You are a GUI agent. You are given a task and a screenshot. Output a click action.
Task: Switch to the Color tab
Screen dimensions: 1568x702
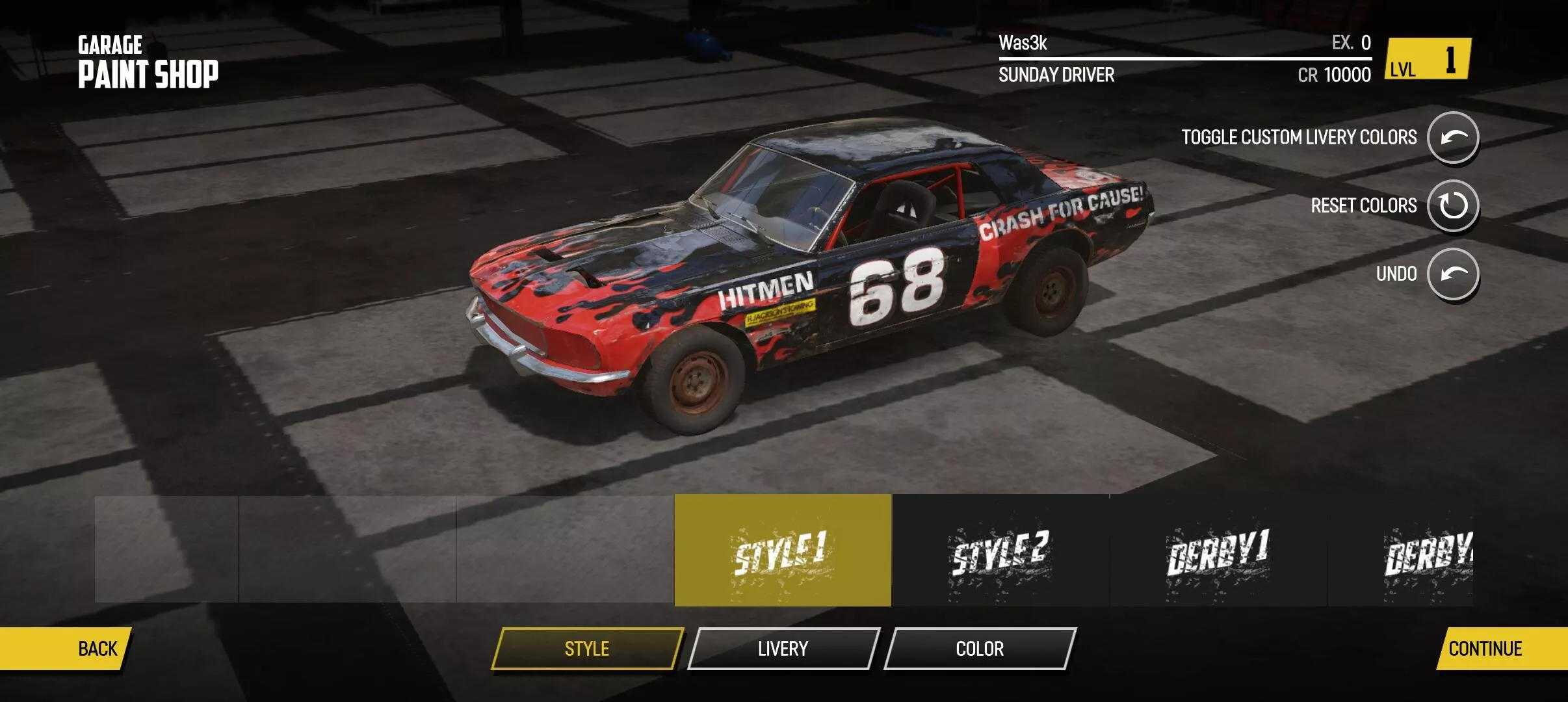(x=980, y=648)
